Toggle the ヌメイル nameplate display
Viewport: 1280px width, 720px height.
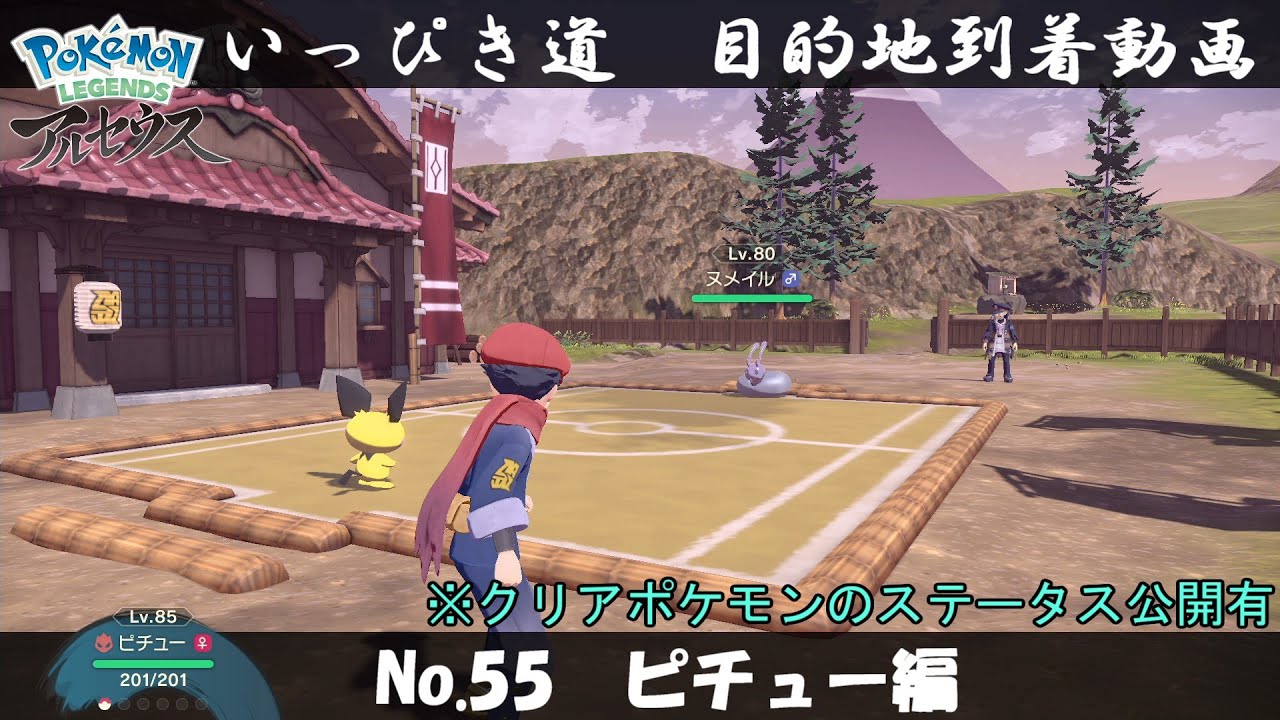740,278
